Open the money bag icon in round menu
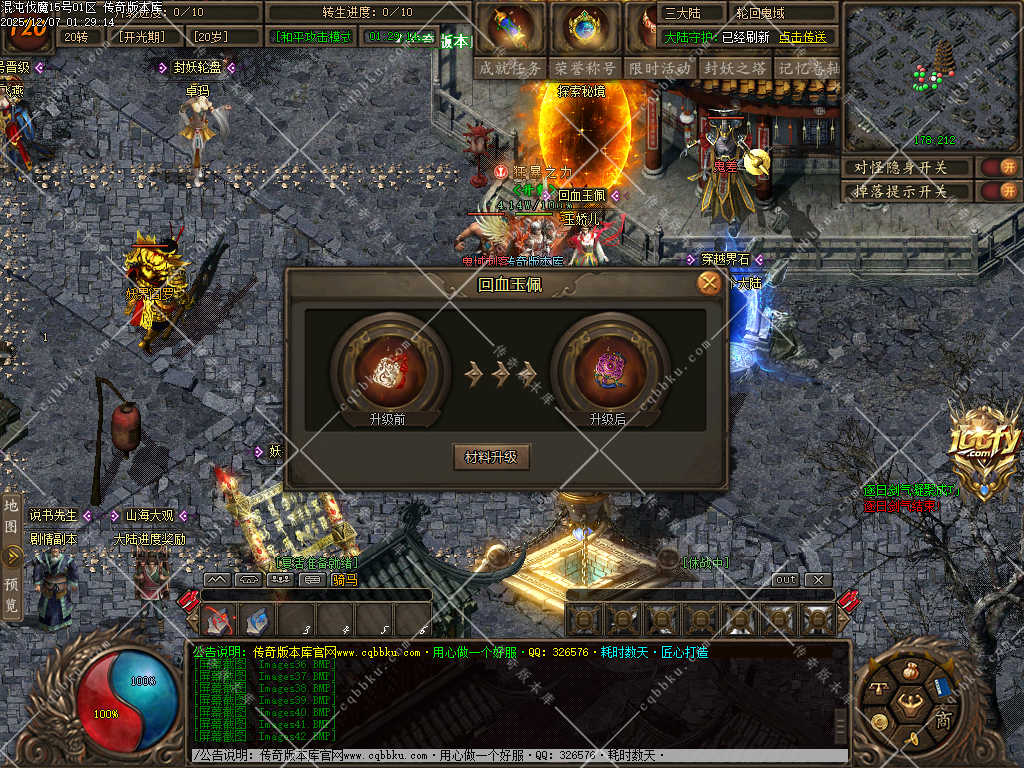This screenshot has width=1024, height=768. tap(910, 671)
